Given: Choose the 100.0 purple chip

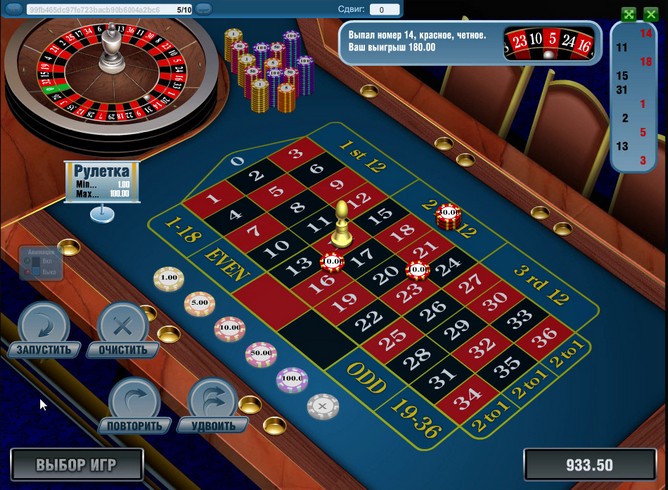Looking at the screenshot, I should 292,379.
